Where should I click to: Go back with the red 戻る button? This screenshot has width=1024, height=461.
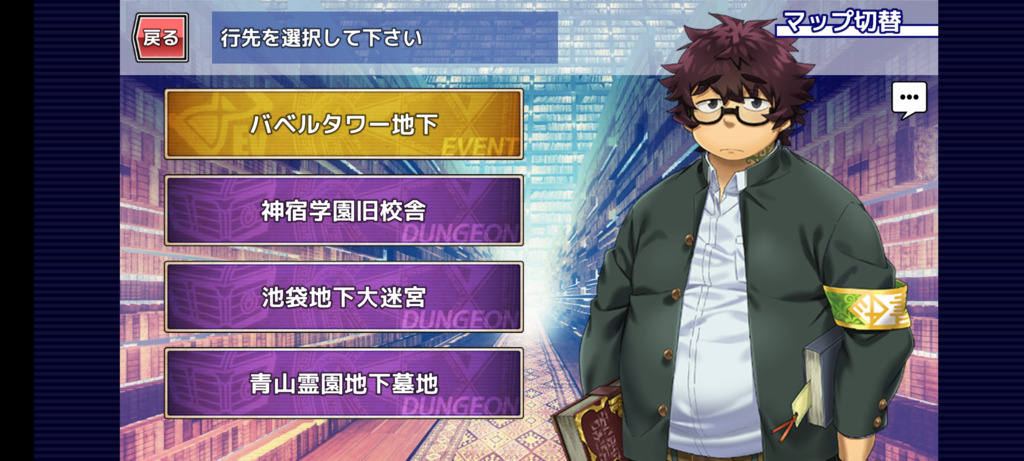161,38
